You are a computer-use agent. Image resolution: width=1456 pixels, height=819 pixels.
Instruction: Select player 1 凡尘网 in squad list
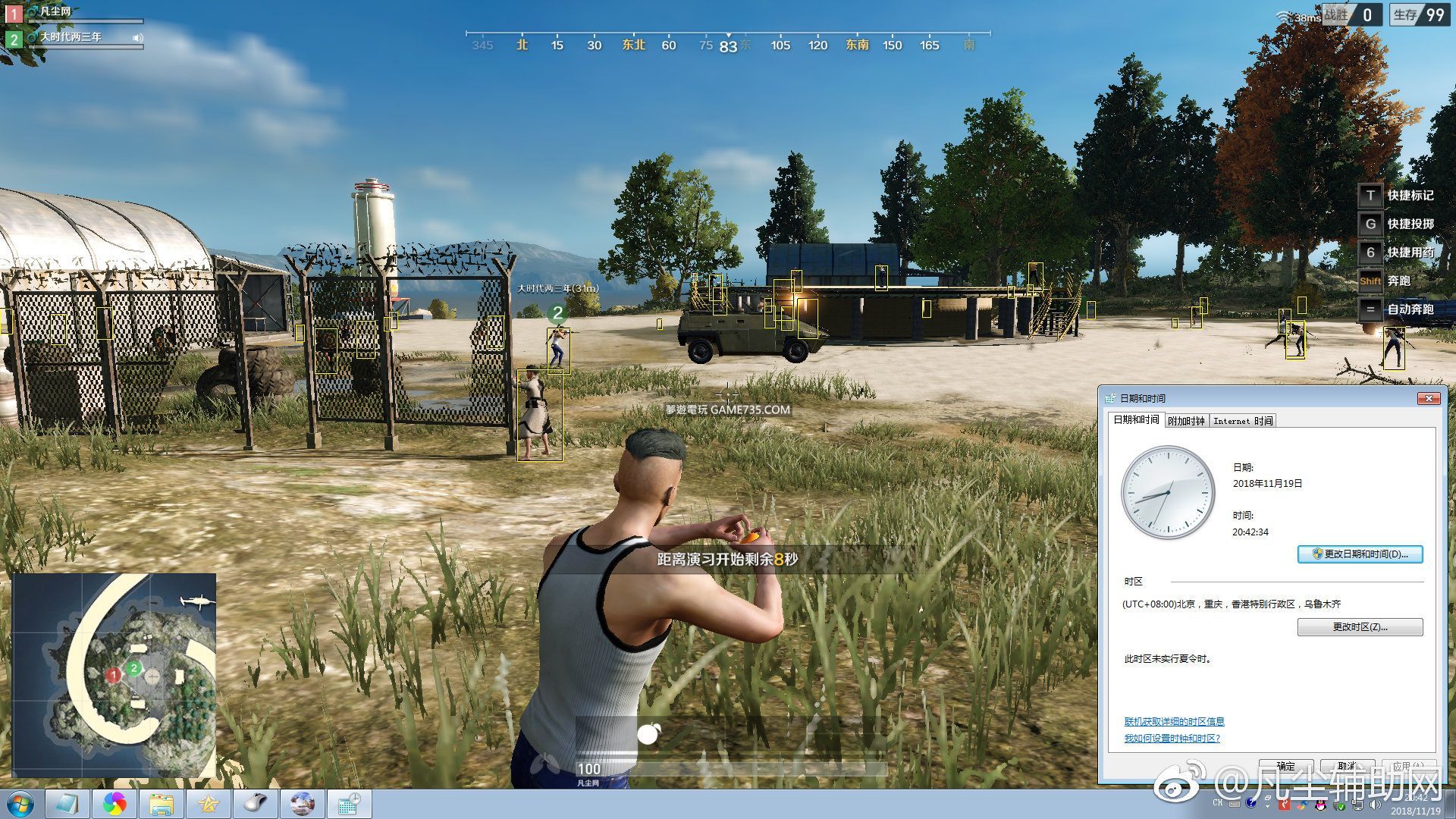[55, 12]
